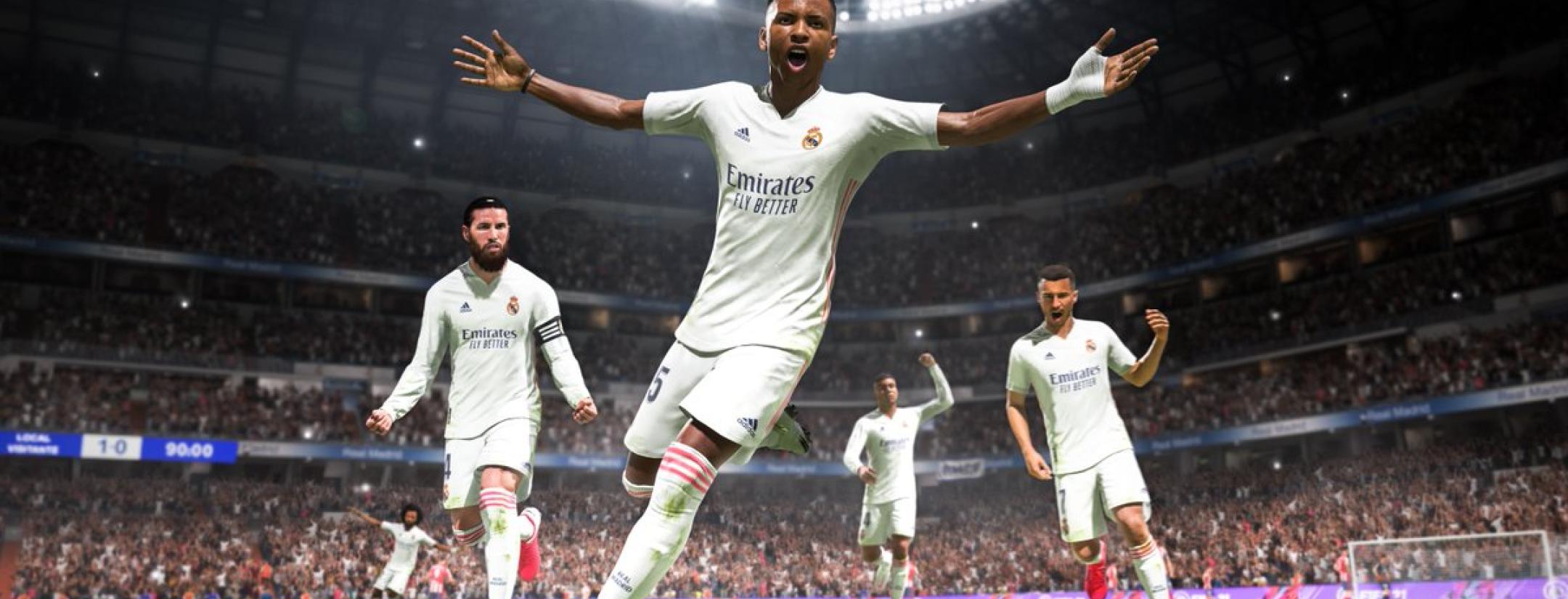1568x599 pixels.
Task: Click the Real Madrid badge on Hazard's shirt
Action: [1090, 346]
